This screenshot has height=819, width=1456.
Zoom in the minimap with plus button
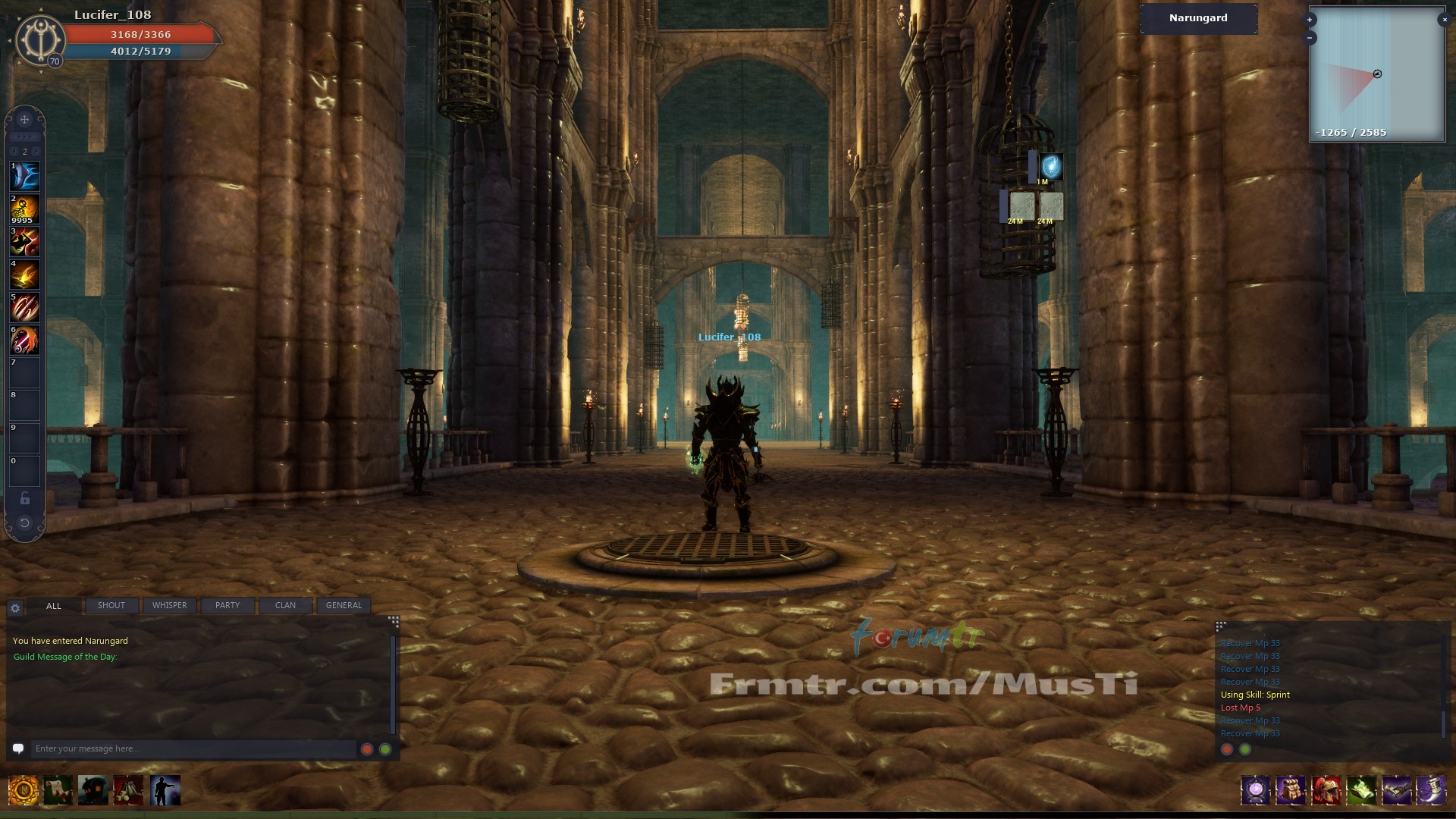click(1310, 20)
